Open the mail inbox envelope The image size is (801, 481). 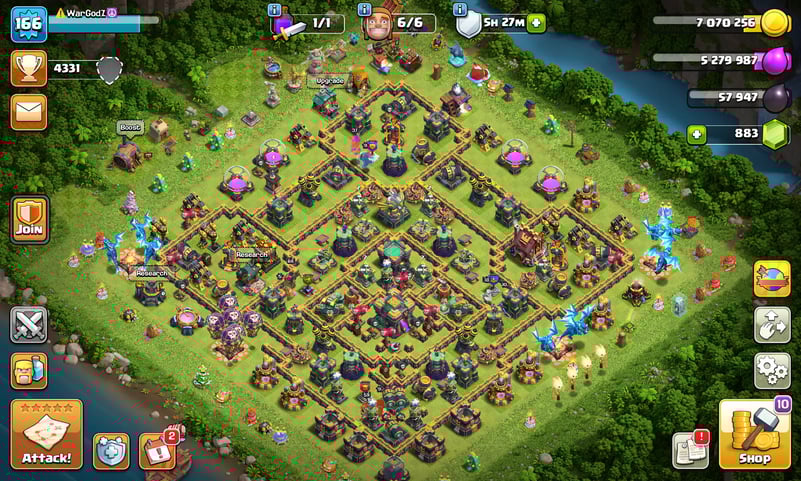pos(29,112)
